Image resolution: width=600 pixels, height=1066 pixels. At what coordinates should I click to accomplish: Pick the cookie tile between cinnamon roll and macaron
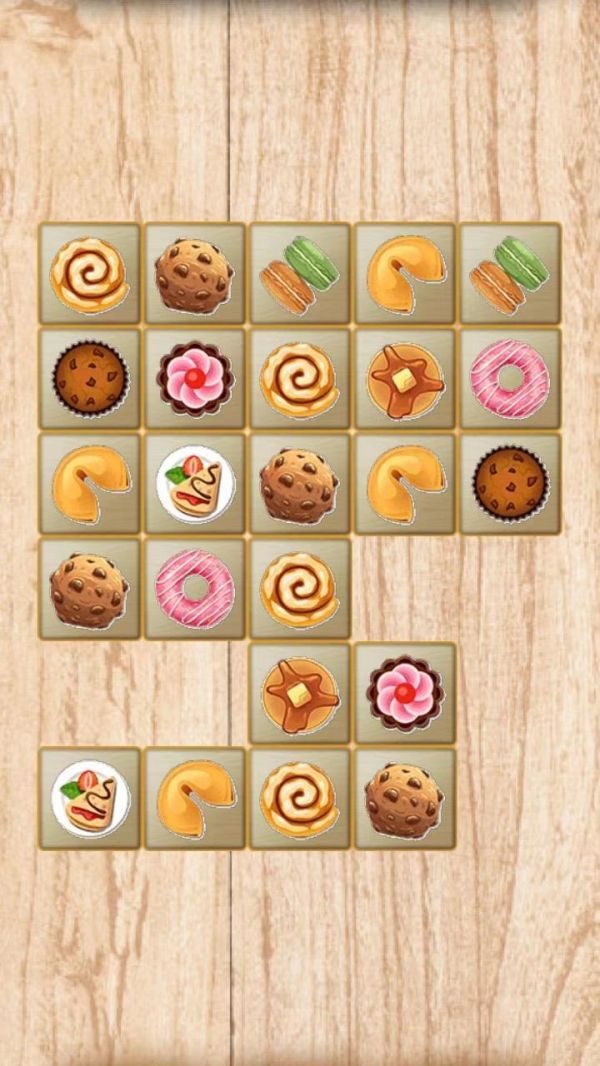pos(195,273)
